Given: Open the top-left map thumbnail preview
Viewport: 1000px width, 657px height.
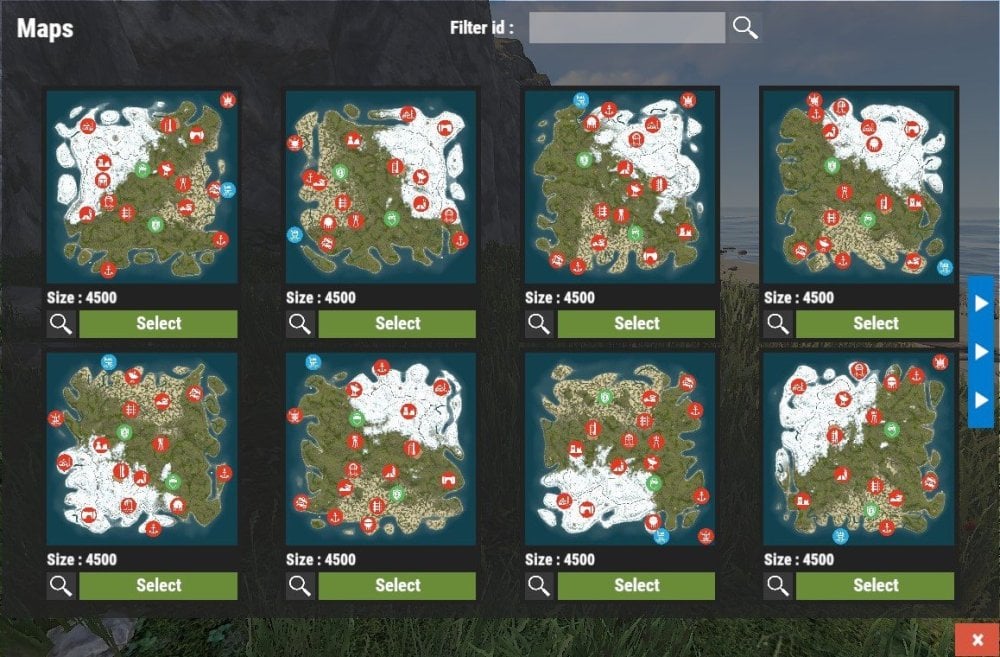Looking at the screenshot, I should (142, 186).
